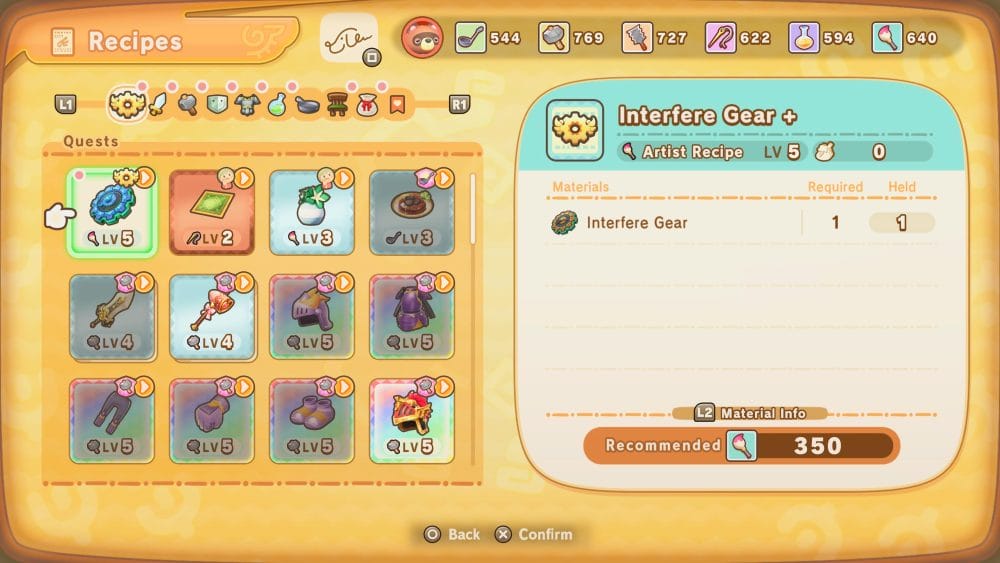This screenshot has height=563, width=1000.
Task: Show the armor recipes tab
Action: click(x=247, y=103)
